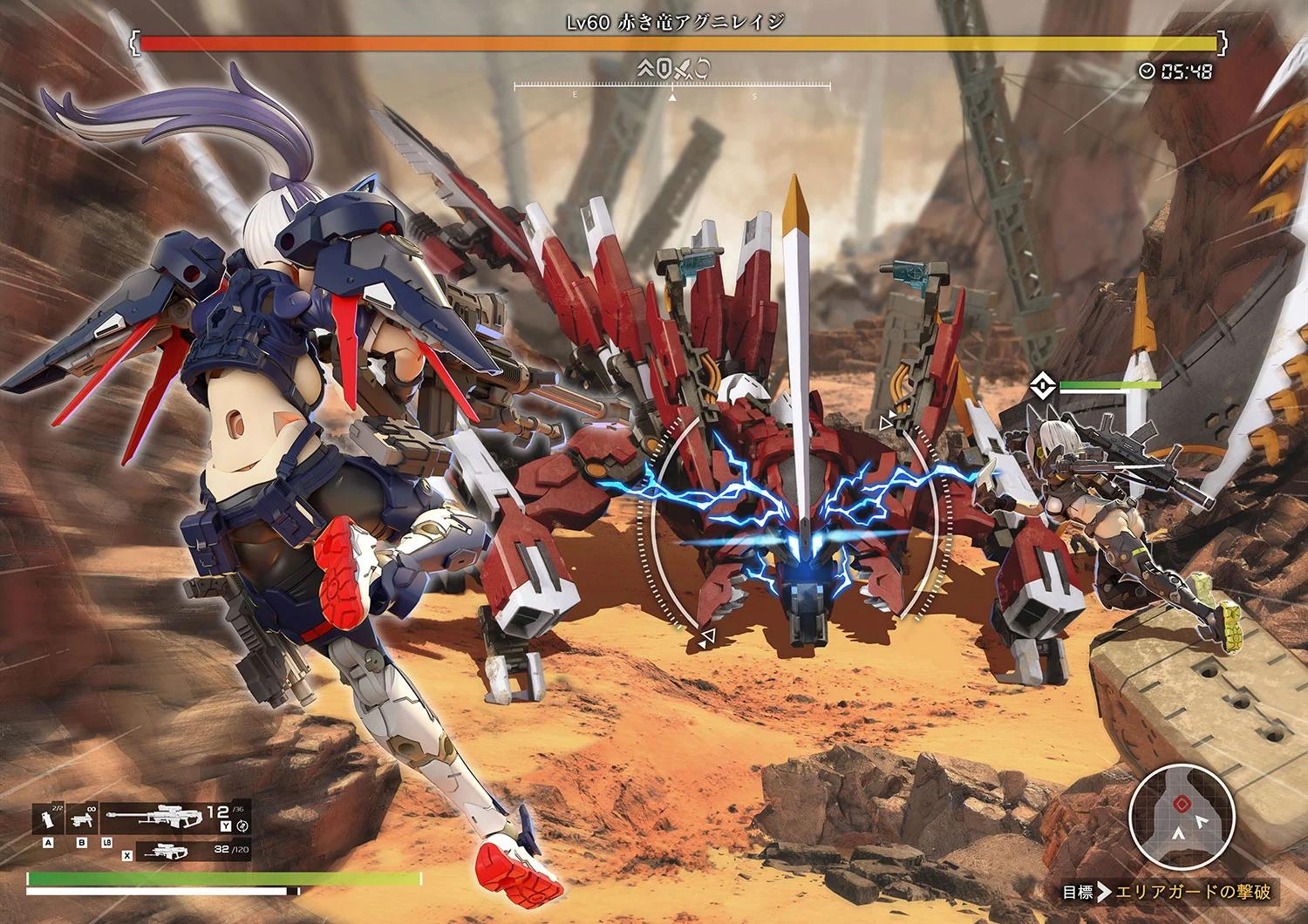Click the weapon reload swap icon
This screenshot has height=924, width=1308.
[242, 825]
